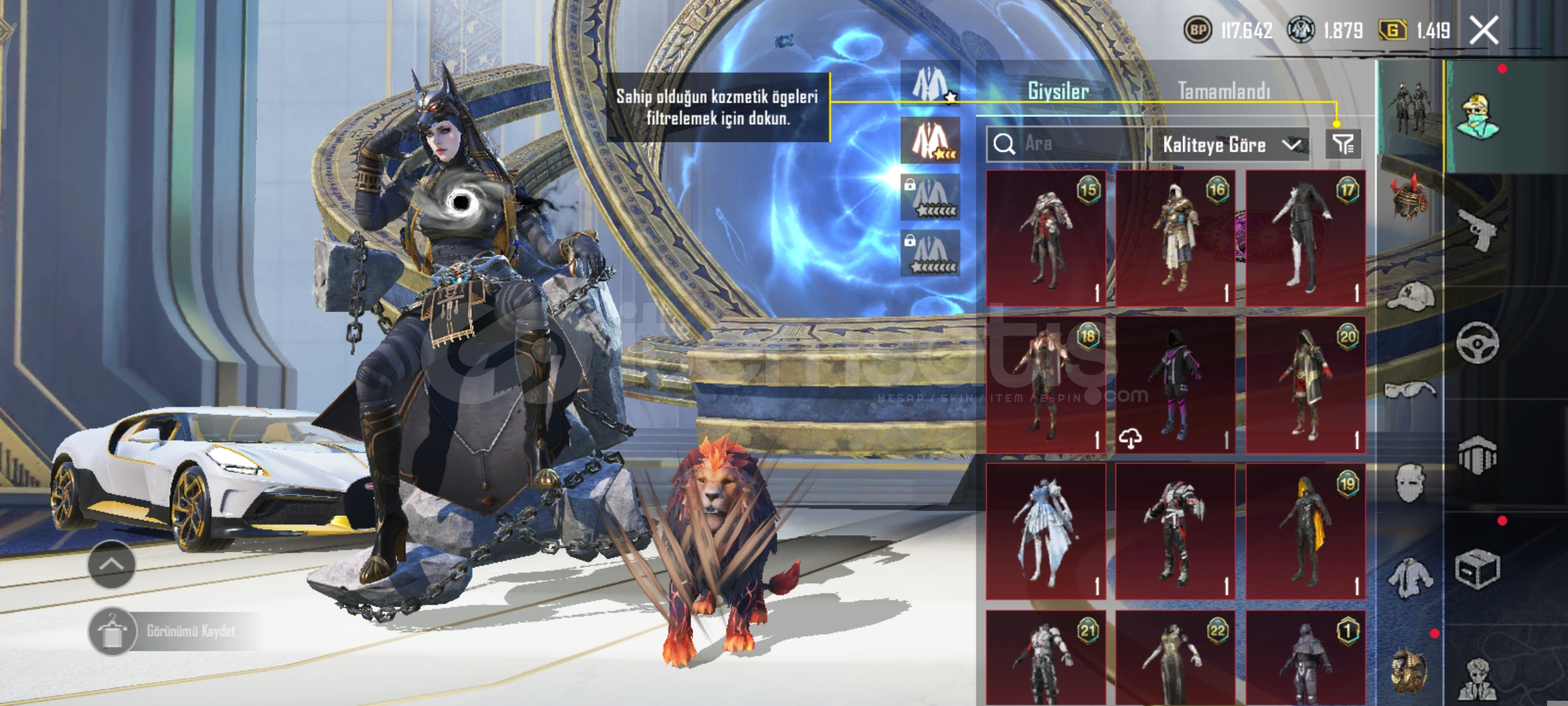
Task: Open the crate box category
Action: click(1477, 569)
